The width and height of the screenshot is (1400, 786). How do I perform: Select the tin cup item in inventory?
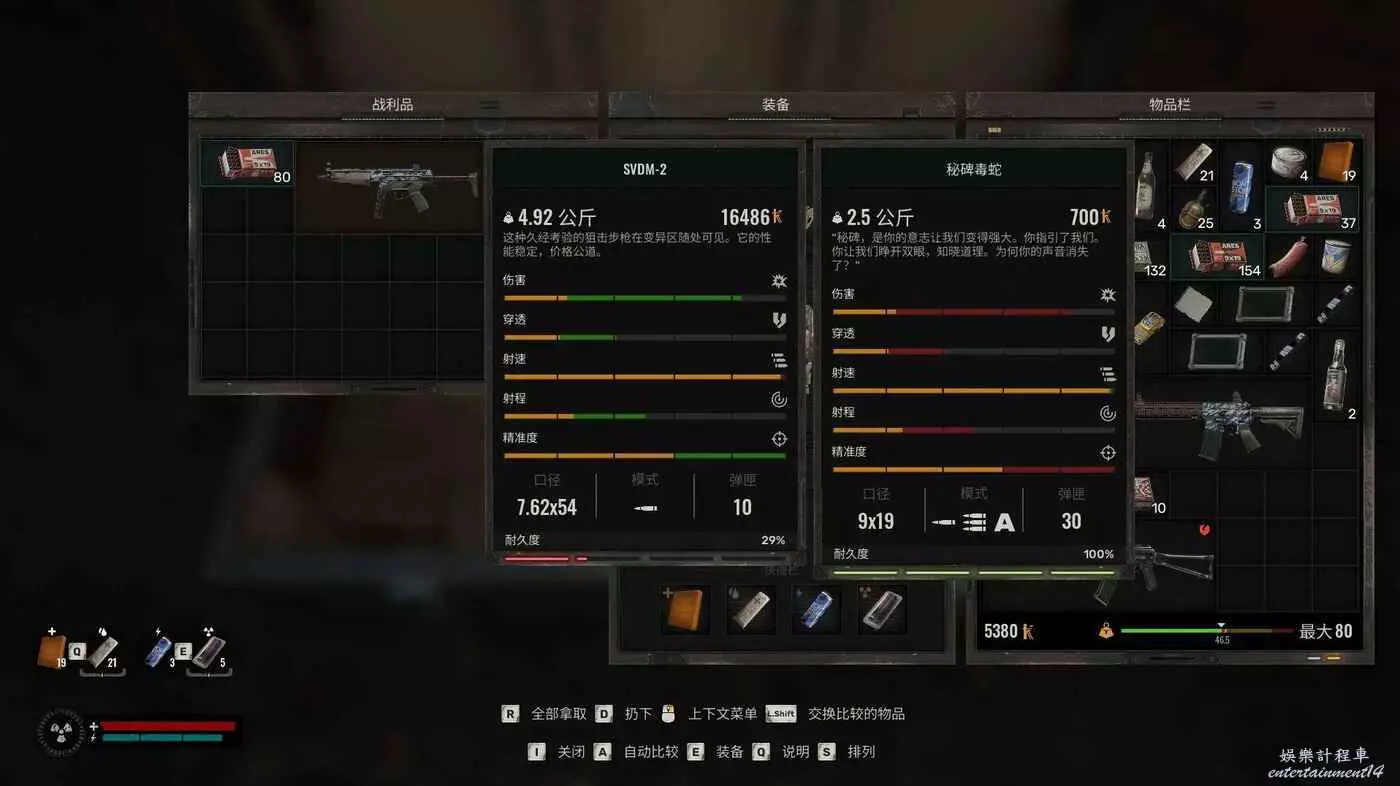(x=1336, y=257)
